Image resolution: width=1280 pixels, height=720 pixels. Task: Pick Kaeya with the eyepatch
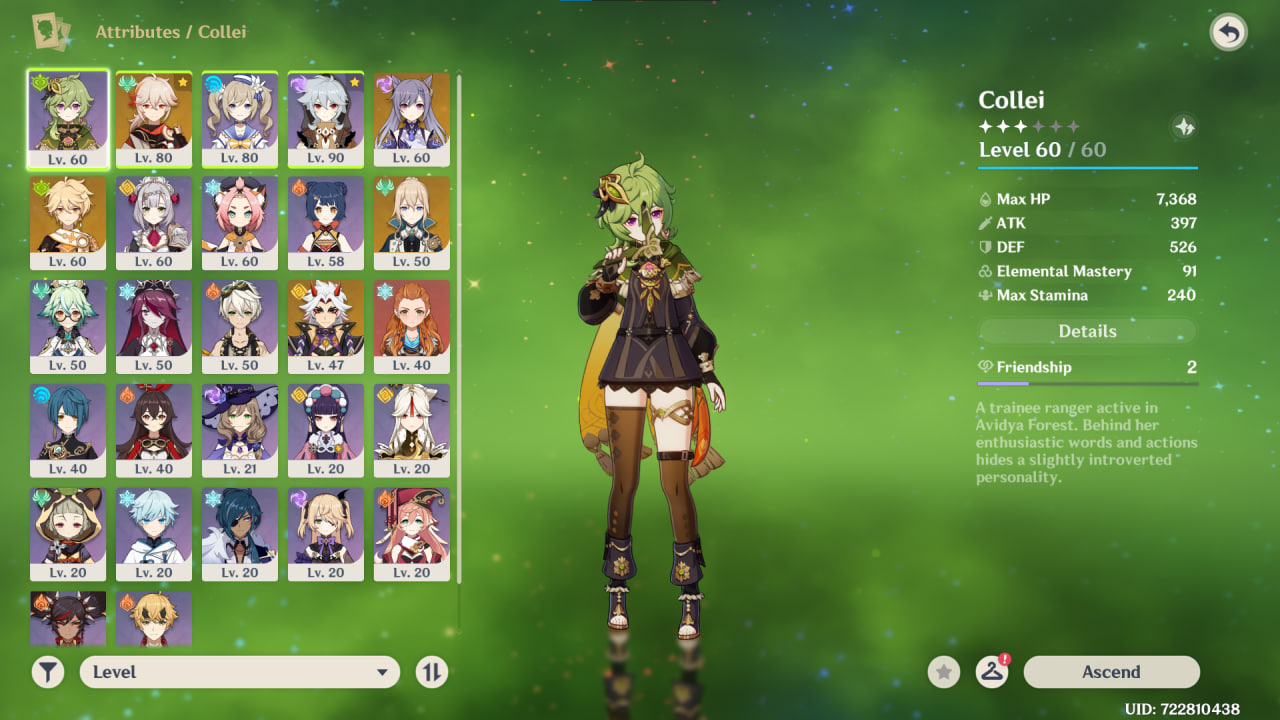(240, 534)
